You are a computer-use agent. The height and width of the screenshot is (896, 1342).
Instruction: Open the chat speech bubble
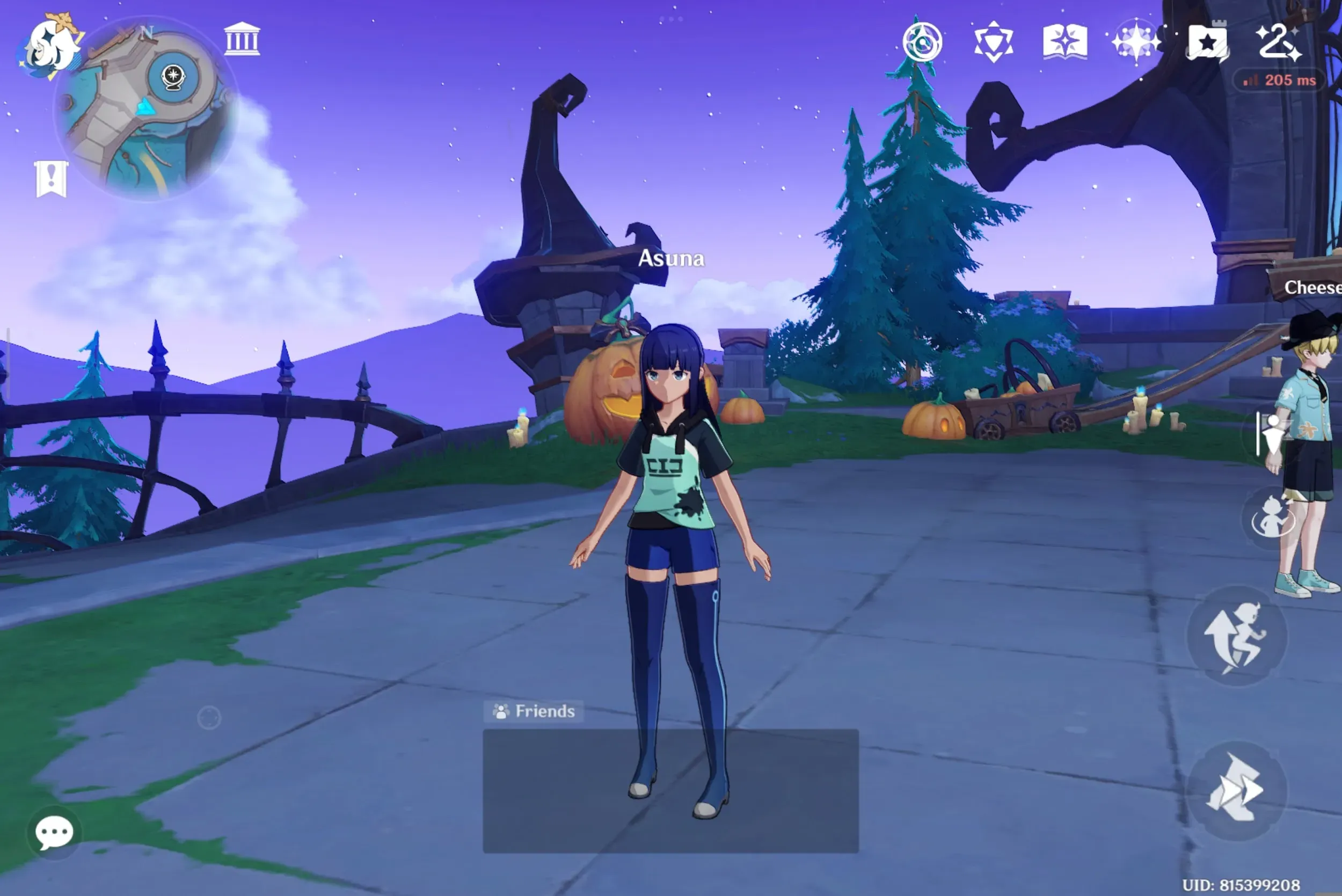(x=54, y=832)
